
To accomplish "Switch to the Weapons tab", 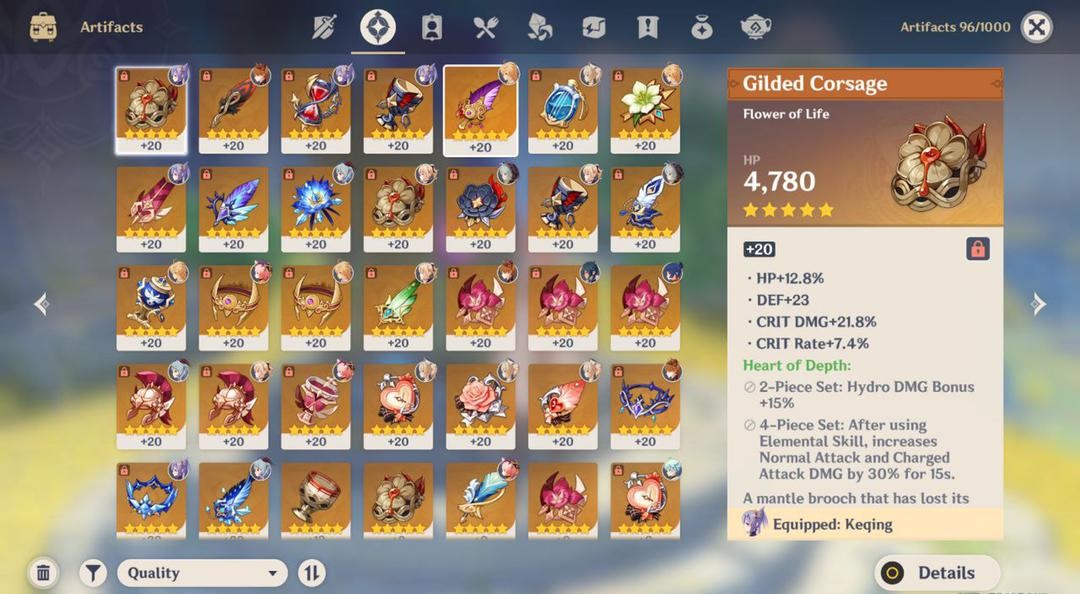I will pos(324,27).
